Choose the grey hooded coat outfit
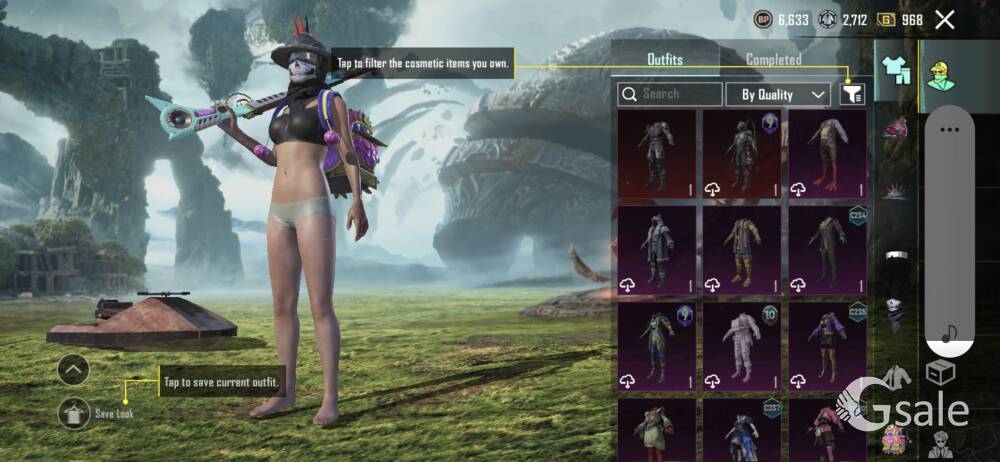 656,250
